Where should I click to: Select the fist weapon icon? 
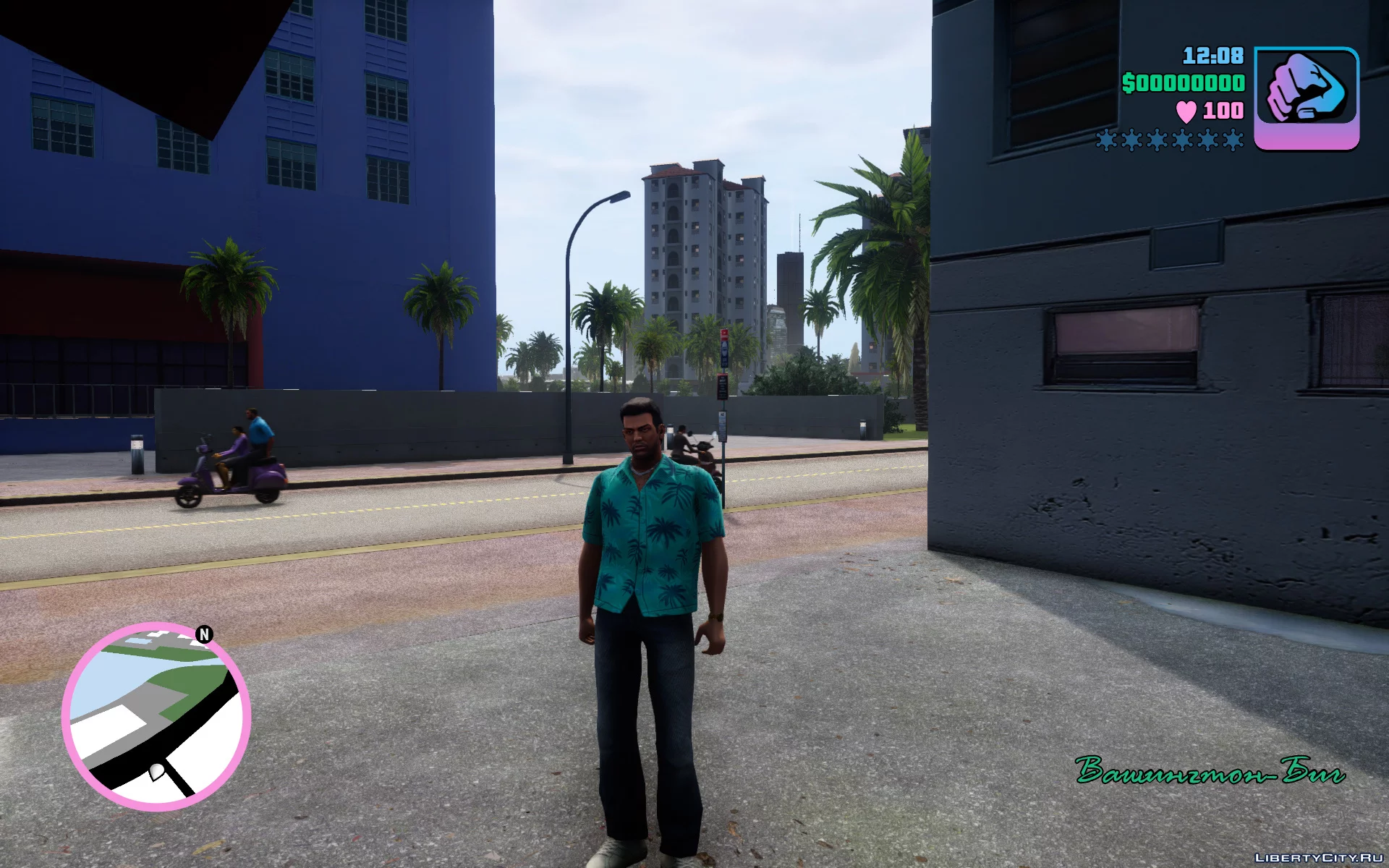point(1306,98)
